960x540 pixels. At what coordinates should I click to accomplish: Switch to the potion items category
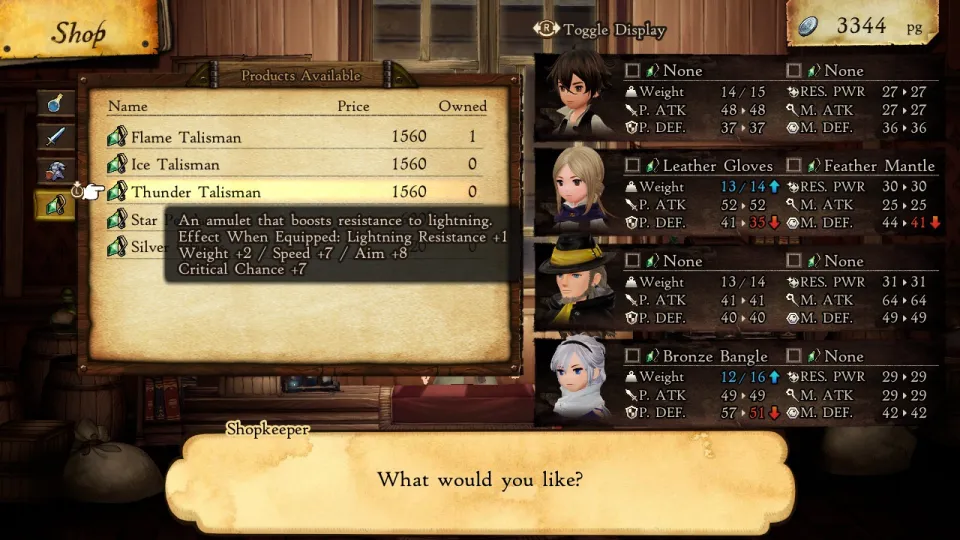coord(55,103)
